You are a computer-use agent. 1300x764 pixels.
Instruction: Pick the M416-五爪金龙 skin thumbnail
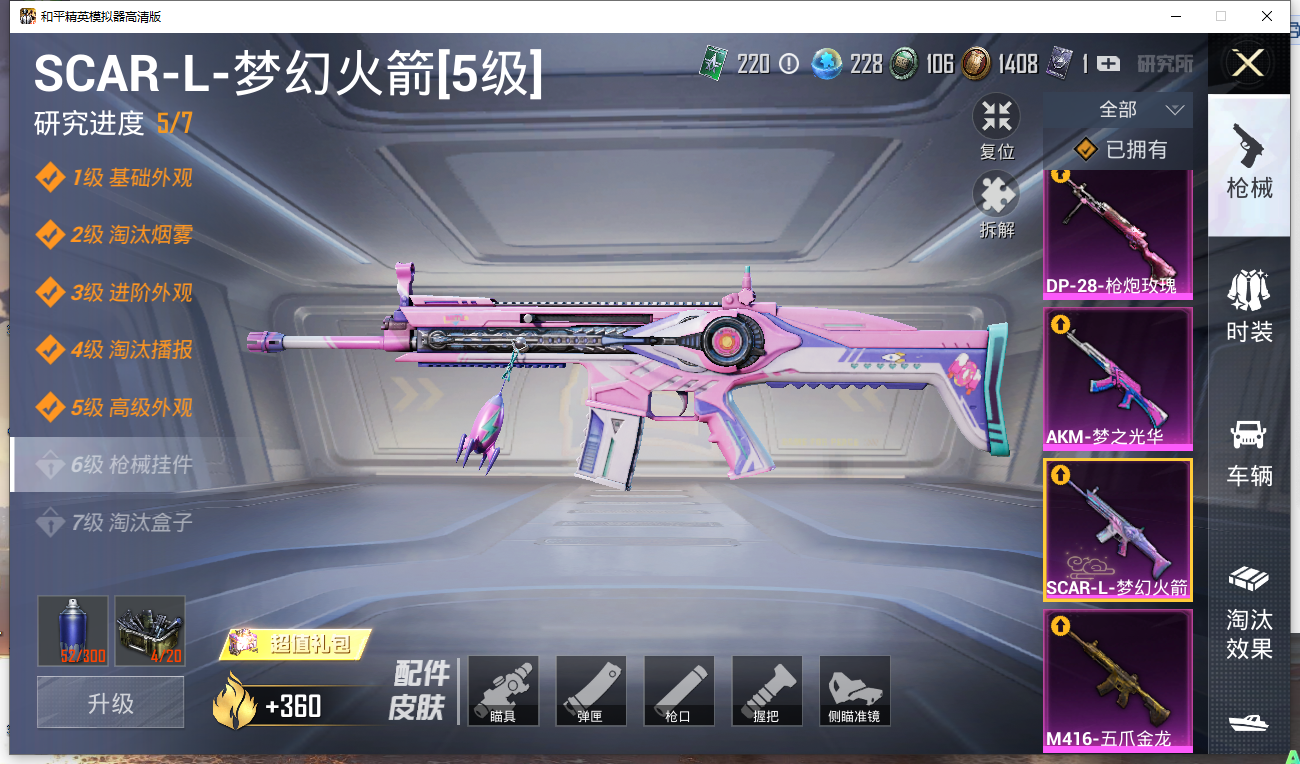[x=1118, y=682]
